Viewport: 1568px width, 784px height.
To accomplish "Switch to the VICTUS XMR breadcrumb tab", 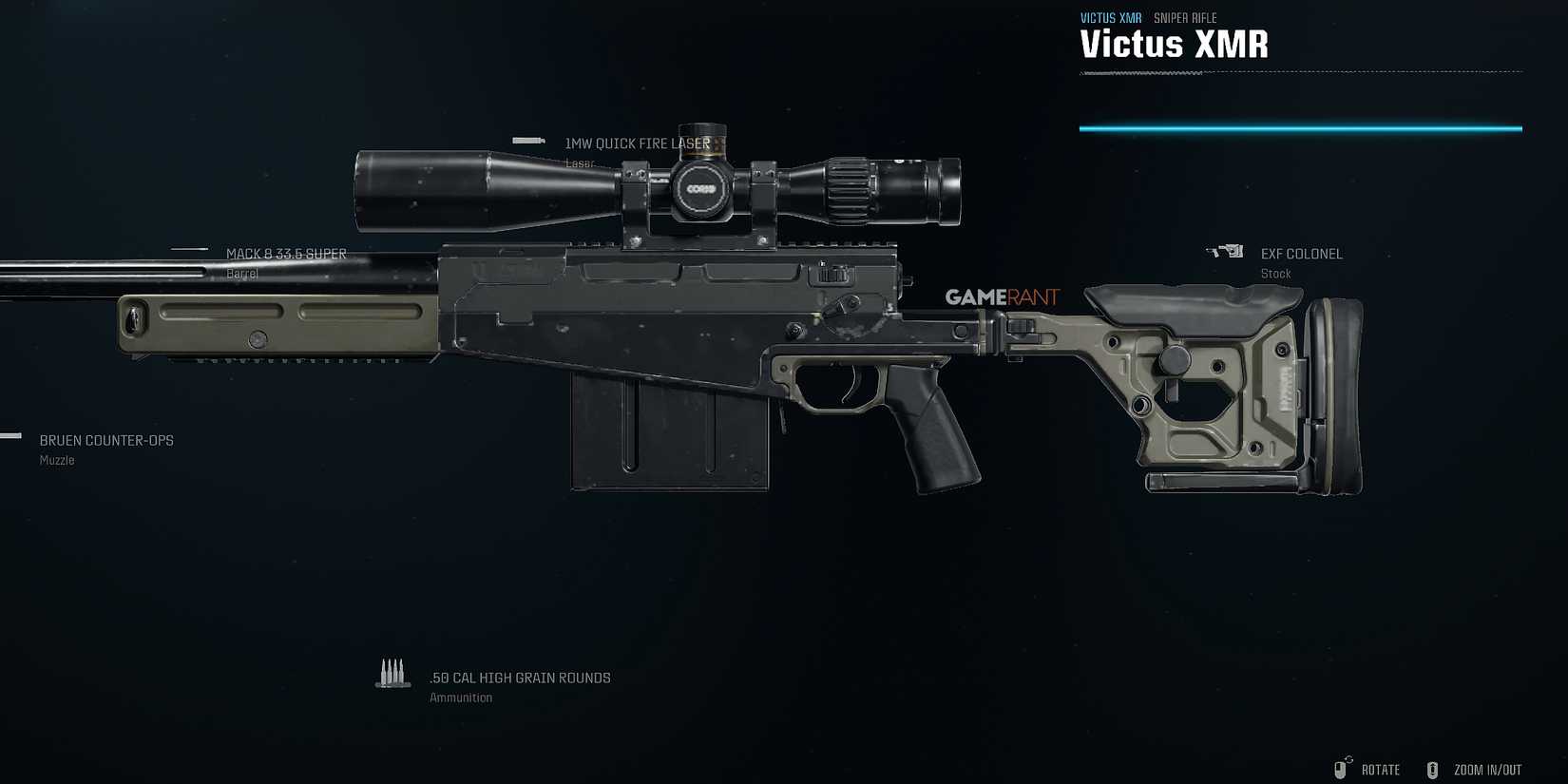I will [x=1110, y=17].
